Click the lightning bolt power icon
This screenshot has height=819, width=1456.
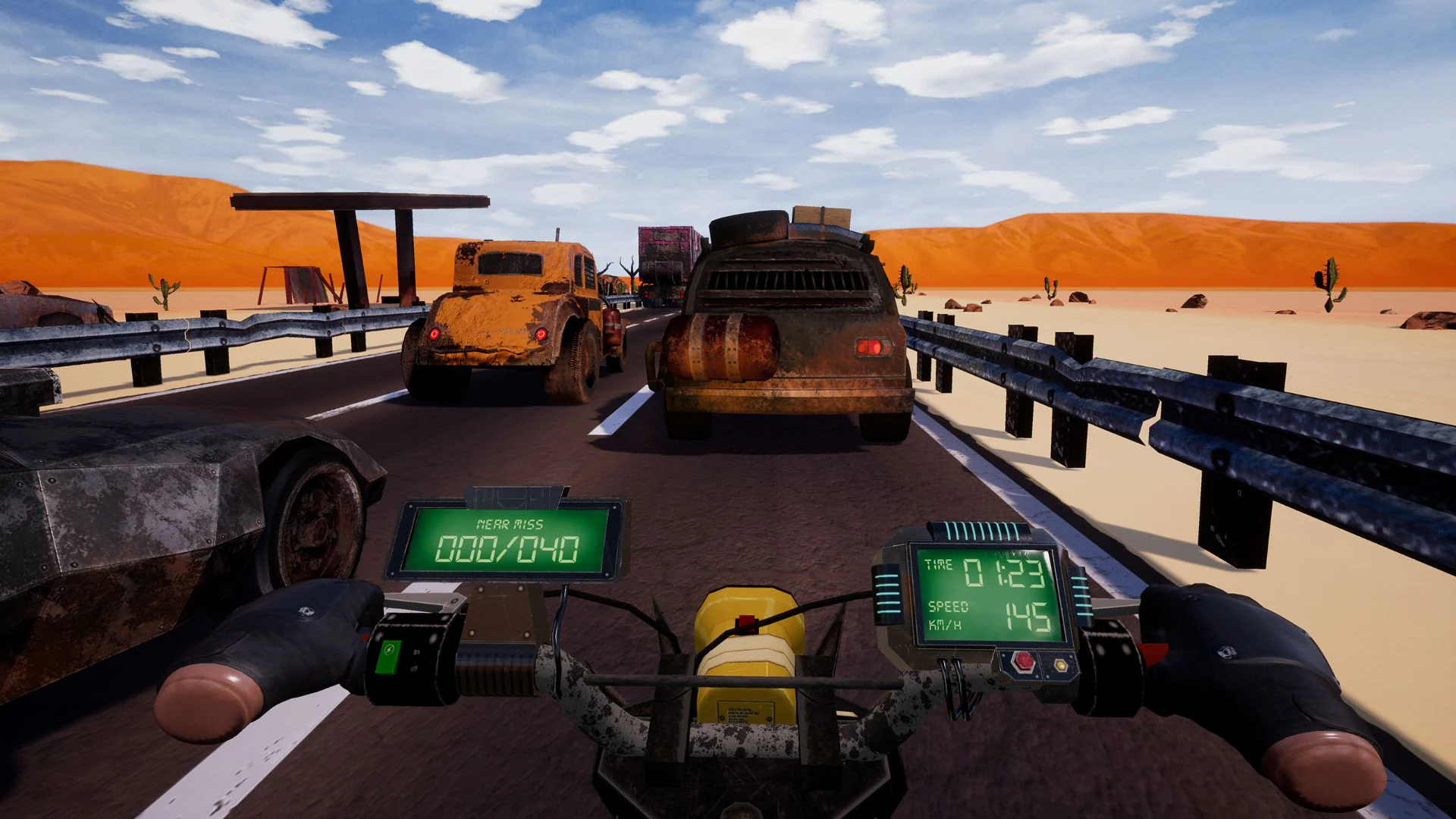(388, 648)
